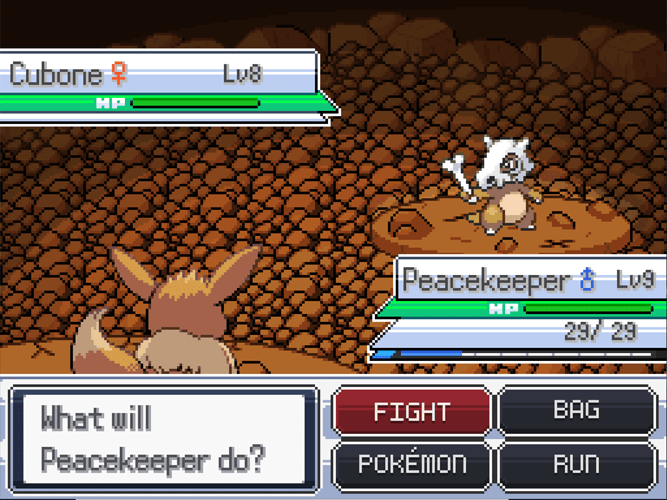Viewport: 667px width, 500px height.
Task: Choose the POKéMON party option
Action: click(x=411, y=464)
